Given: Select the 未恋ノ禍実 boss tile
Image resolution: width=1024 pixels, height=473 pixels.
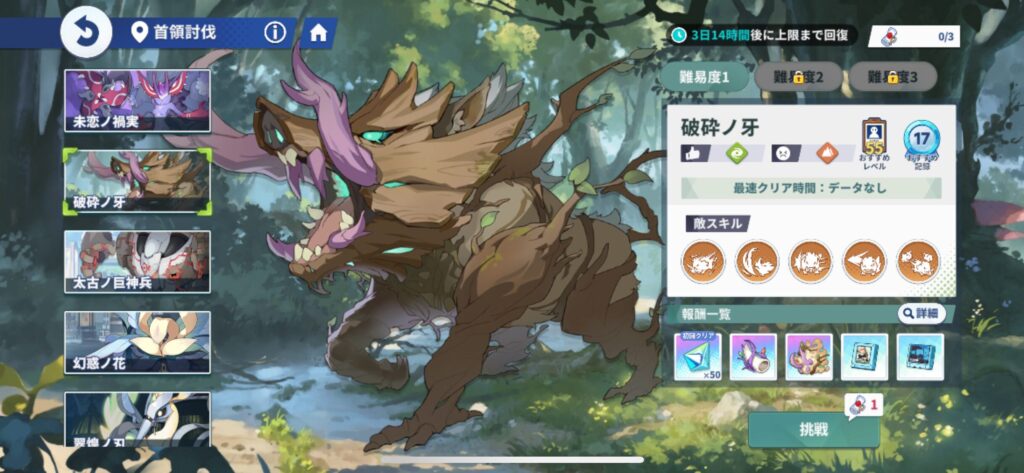Looking at the screenshot, I should (137, 101).
